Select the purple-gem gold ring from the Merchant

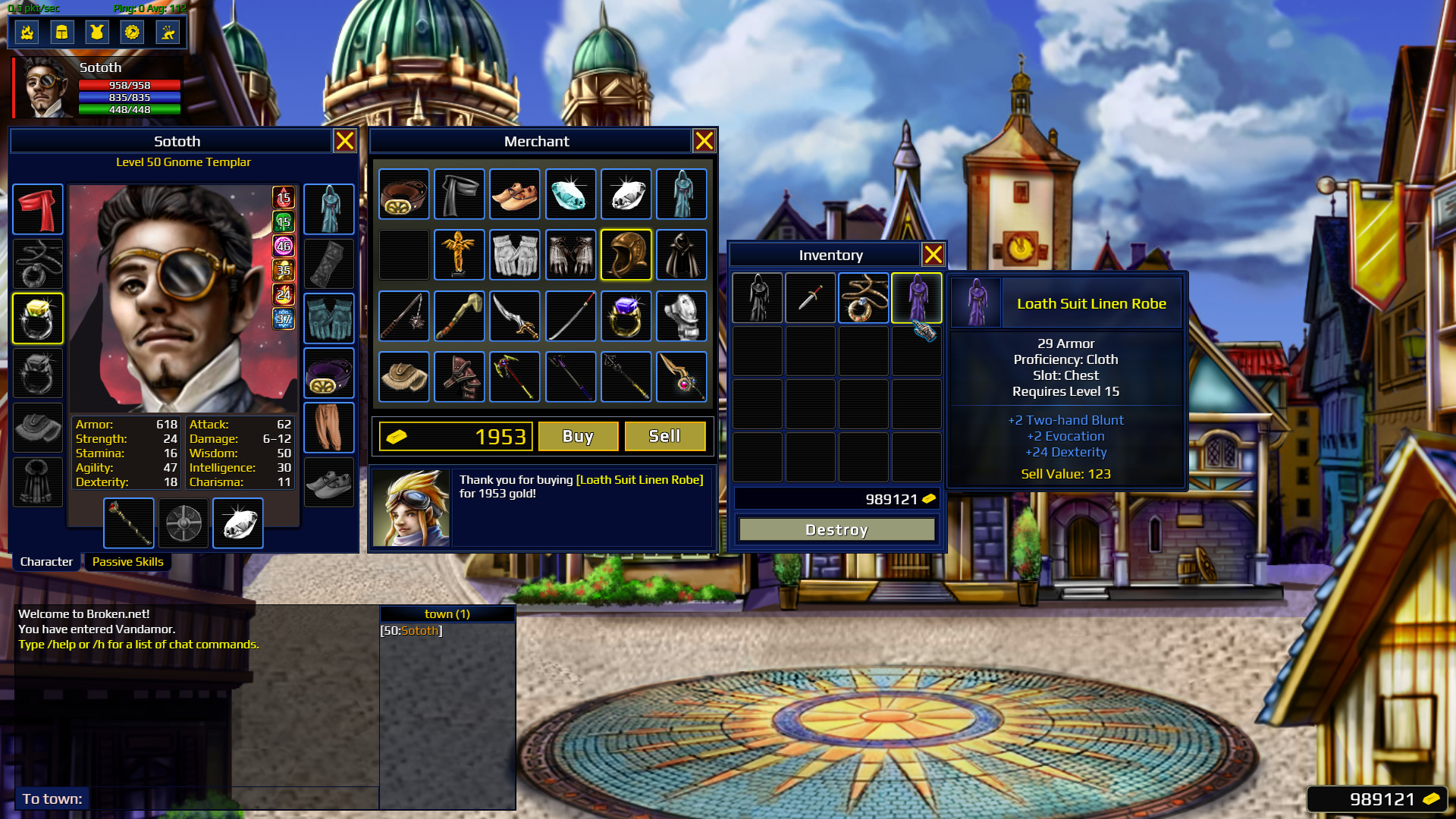(626, 316)
